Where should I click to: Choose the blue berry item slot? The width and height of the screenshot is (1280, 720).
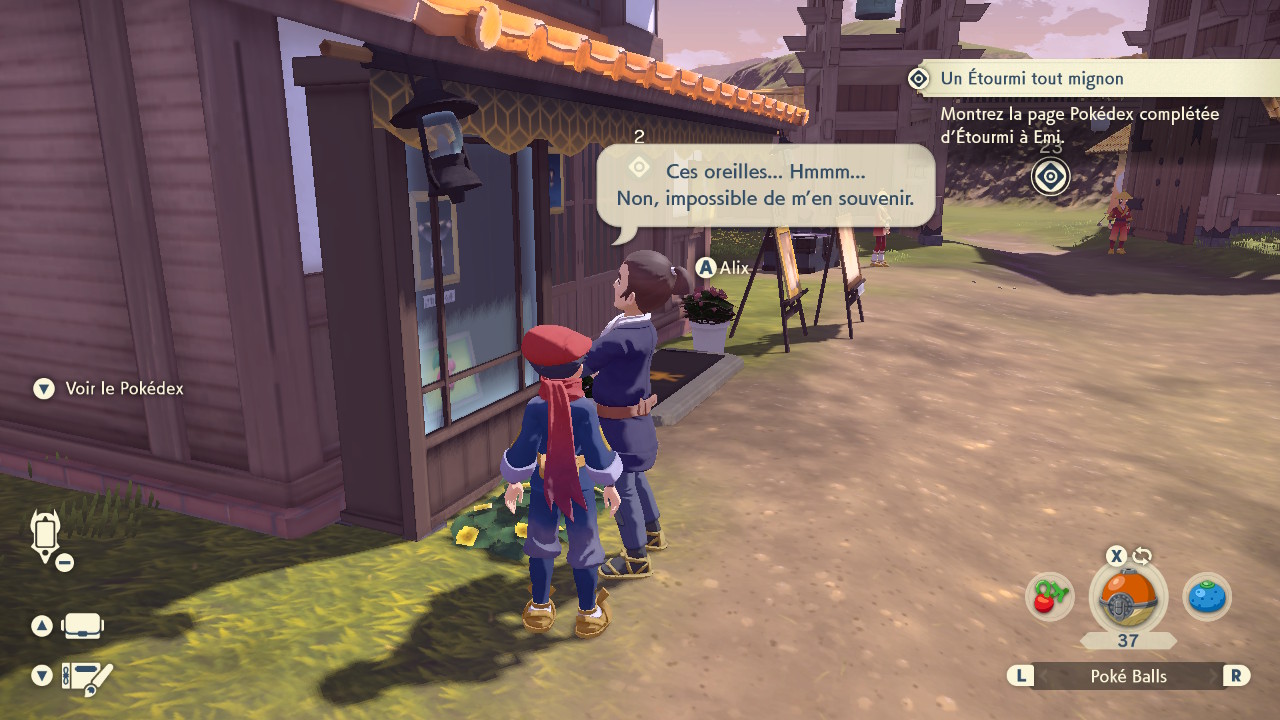click(x=1207, y=597)
